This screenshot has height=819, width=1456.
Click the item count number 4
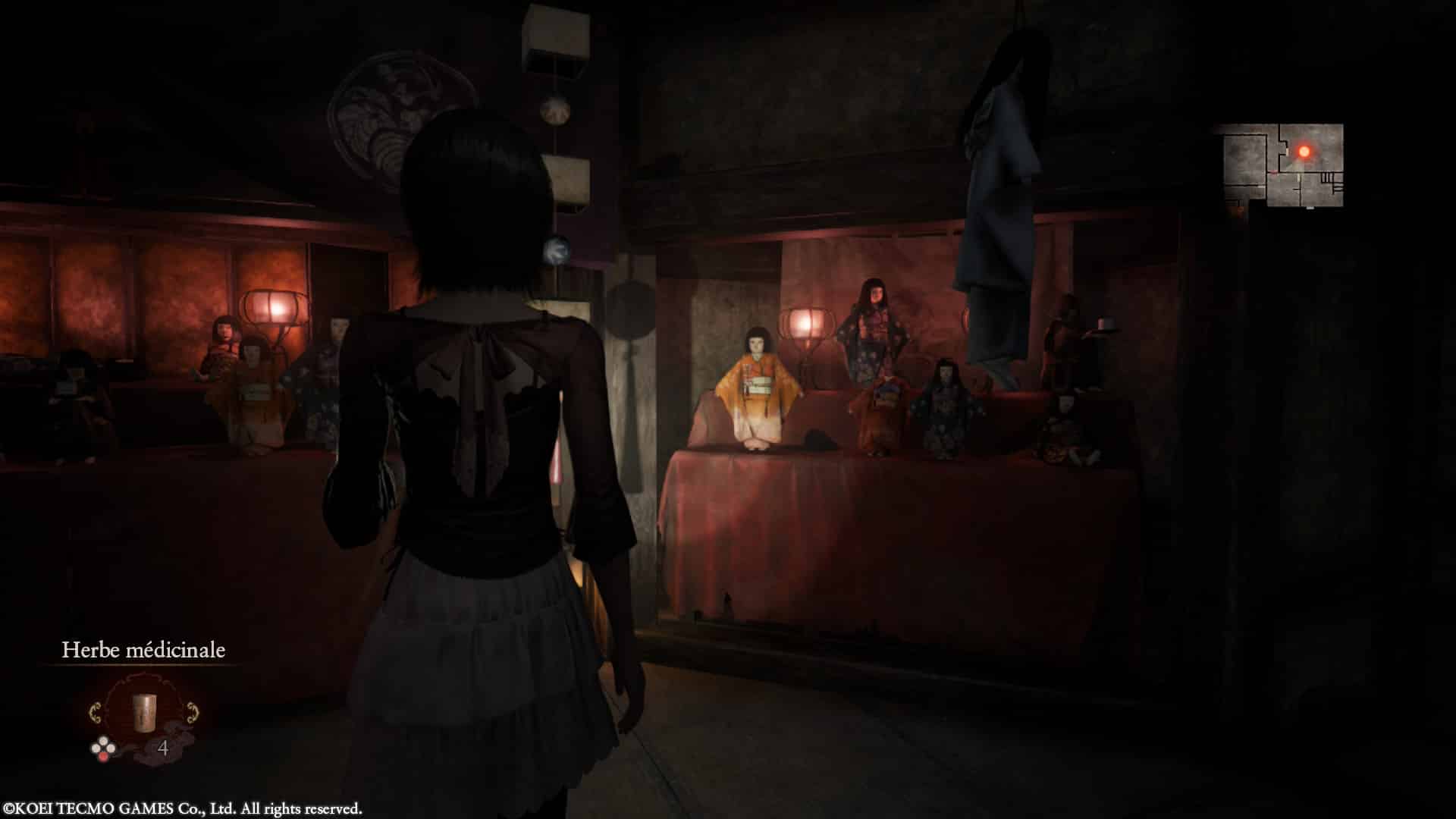[163, 748]
